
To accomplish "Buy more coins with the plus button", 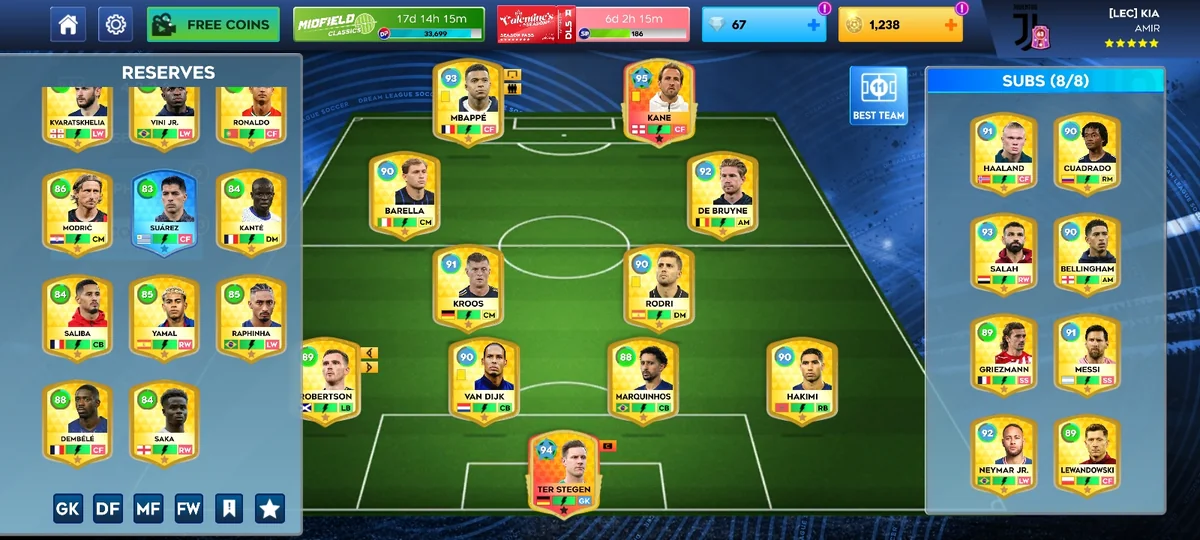I will (x=950, y=25).
